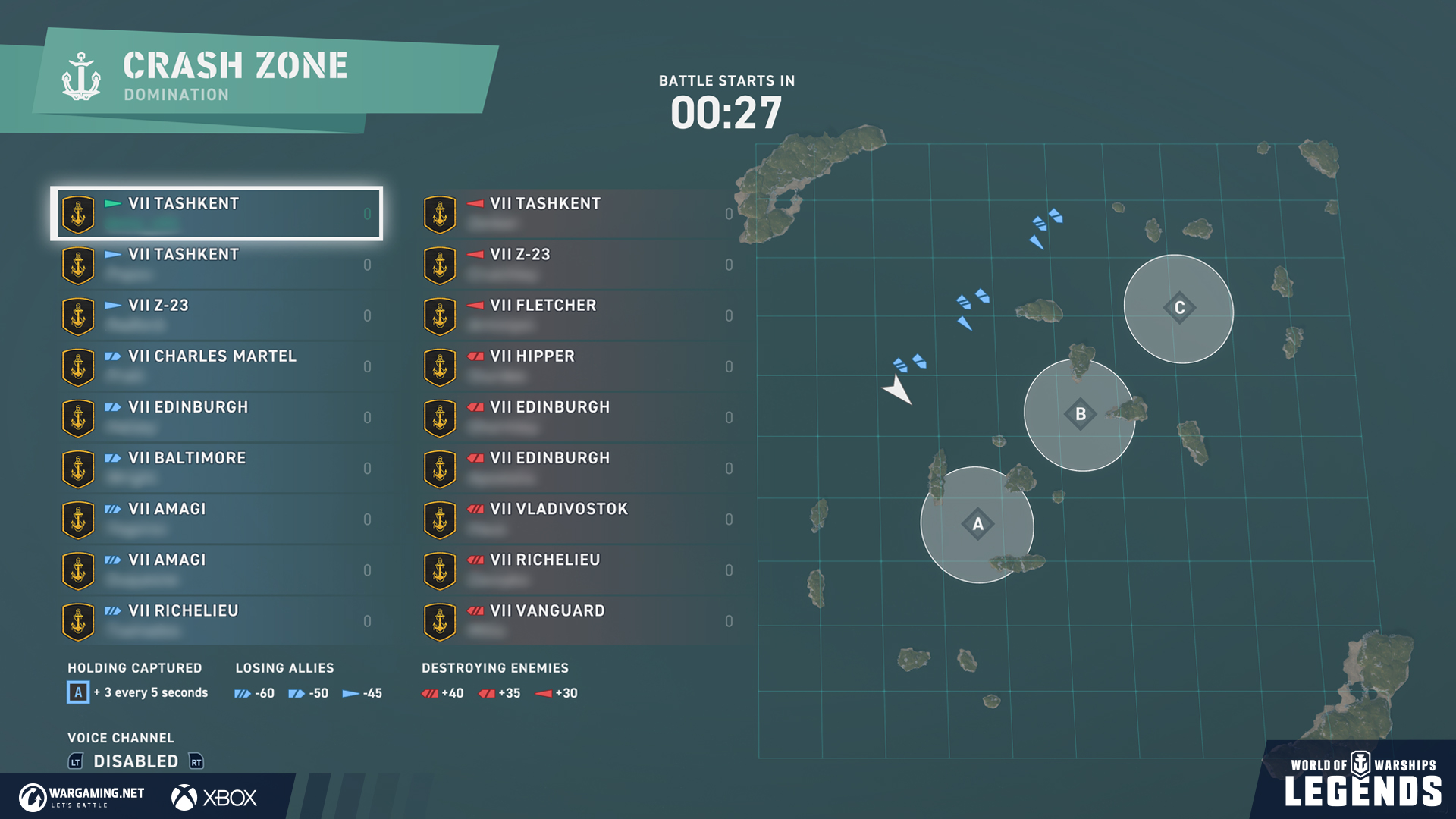1456x819 pixels.
Task: Choose the Baltimore player row
Action: pyautogui.click(x=217, y=468)
